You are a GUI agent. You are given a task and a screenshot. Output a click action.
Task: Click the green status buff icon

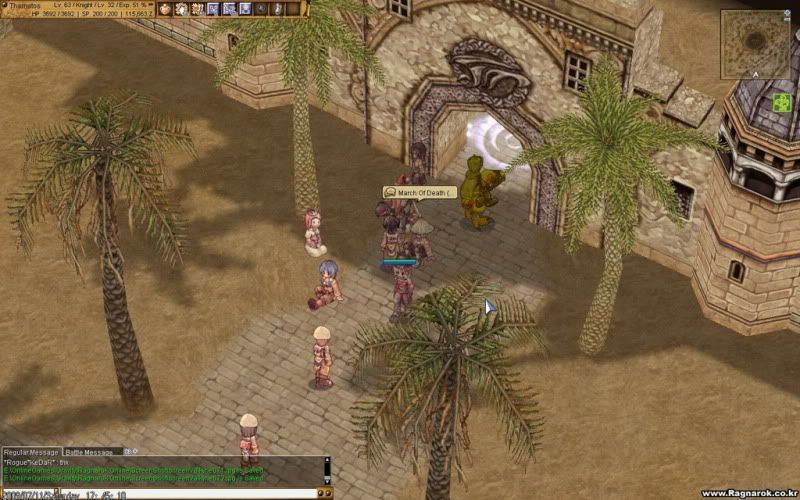[x=781, y=102]
